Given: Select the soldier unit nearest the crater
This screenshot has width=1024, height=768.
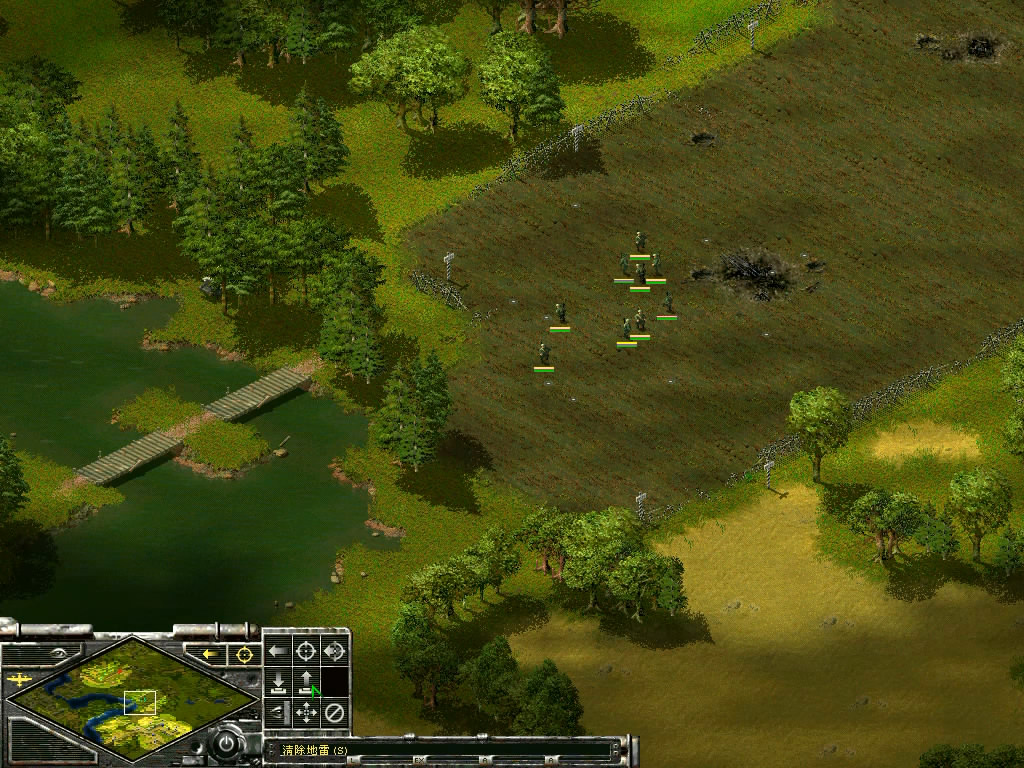Looking at the screenshot, I should (667, 302).
